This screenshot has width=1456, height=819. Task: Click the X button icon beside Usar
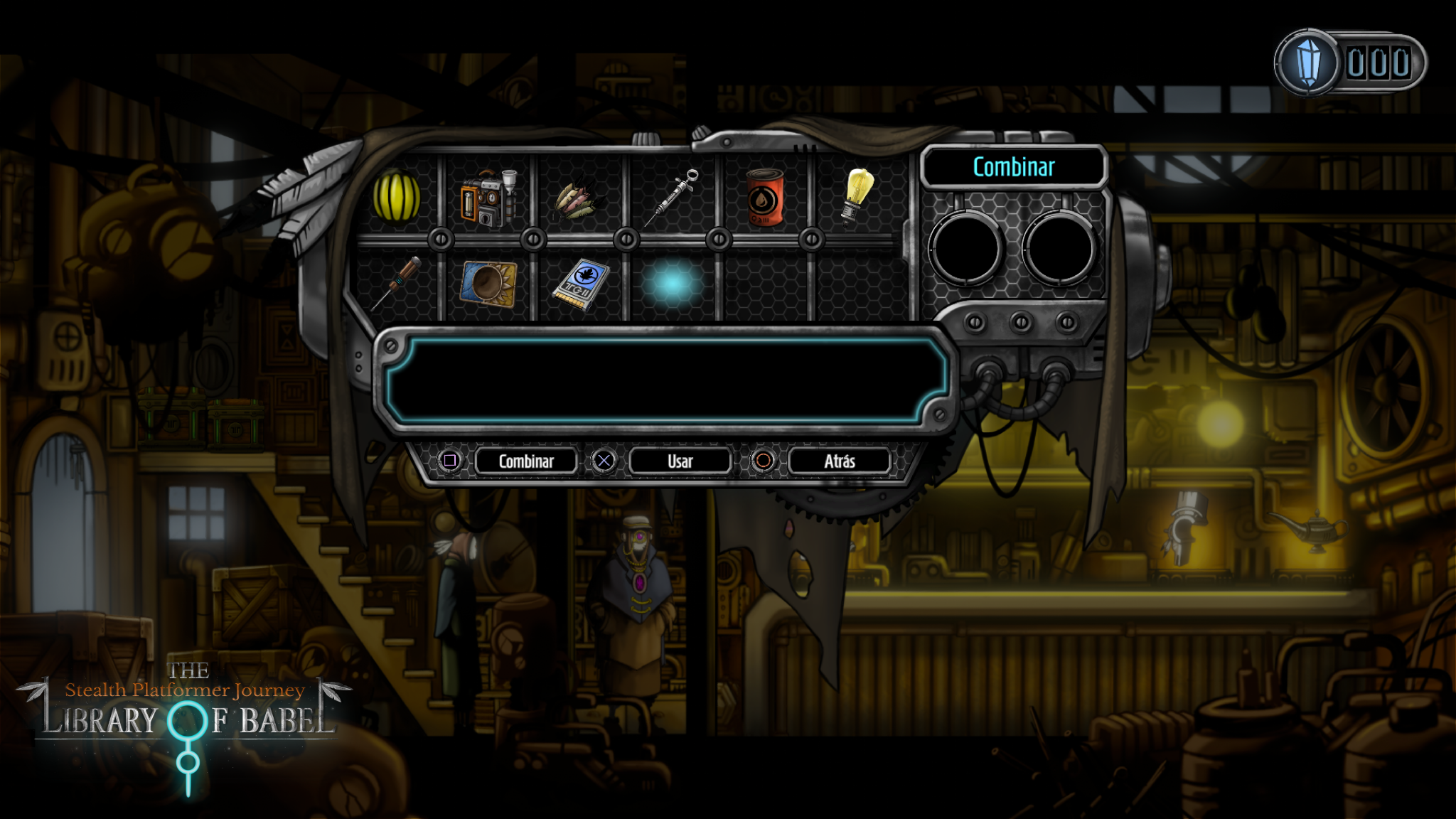(605, 461)
